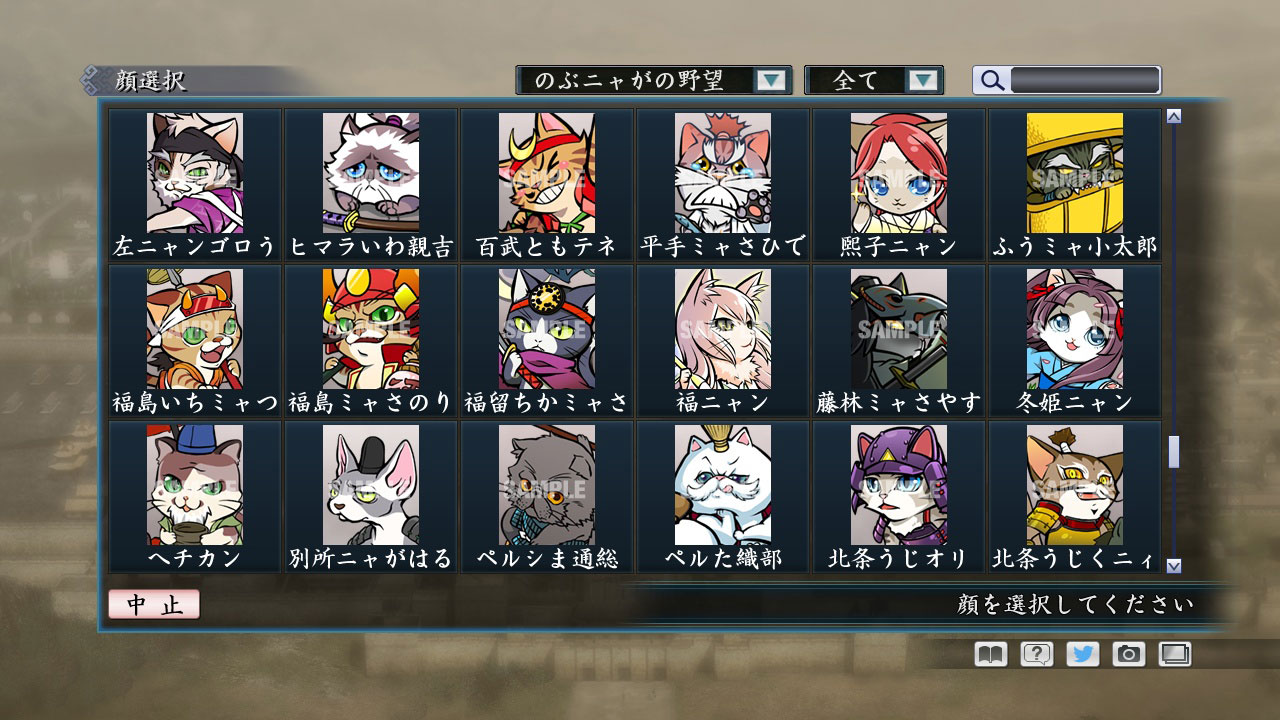1280x720 pixels.
Task: Choose the 左ニャンゴロう portrait
Action: [x=194, y=172]
